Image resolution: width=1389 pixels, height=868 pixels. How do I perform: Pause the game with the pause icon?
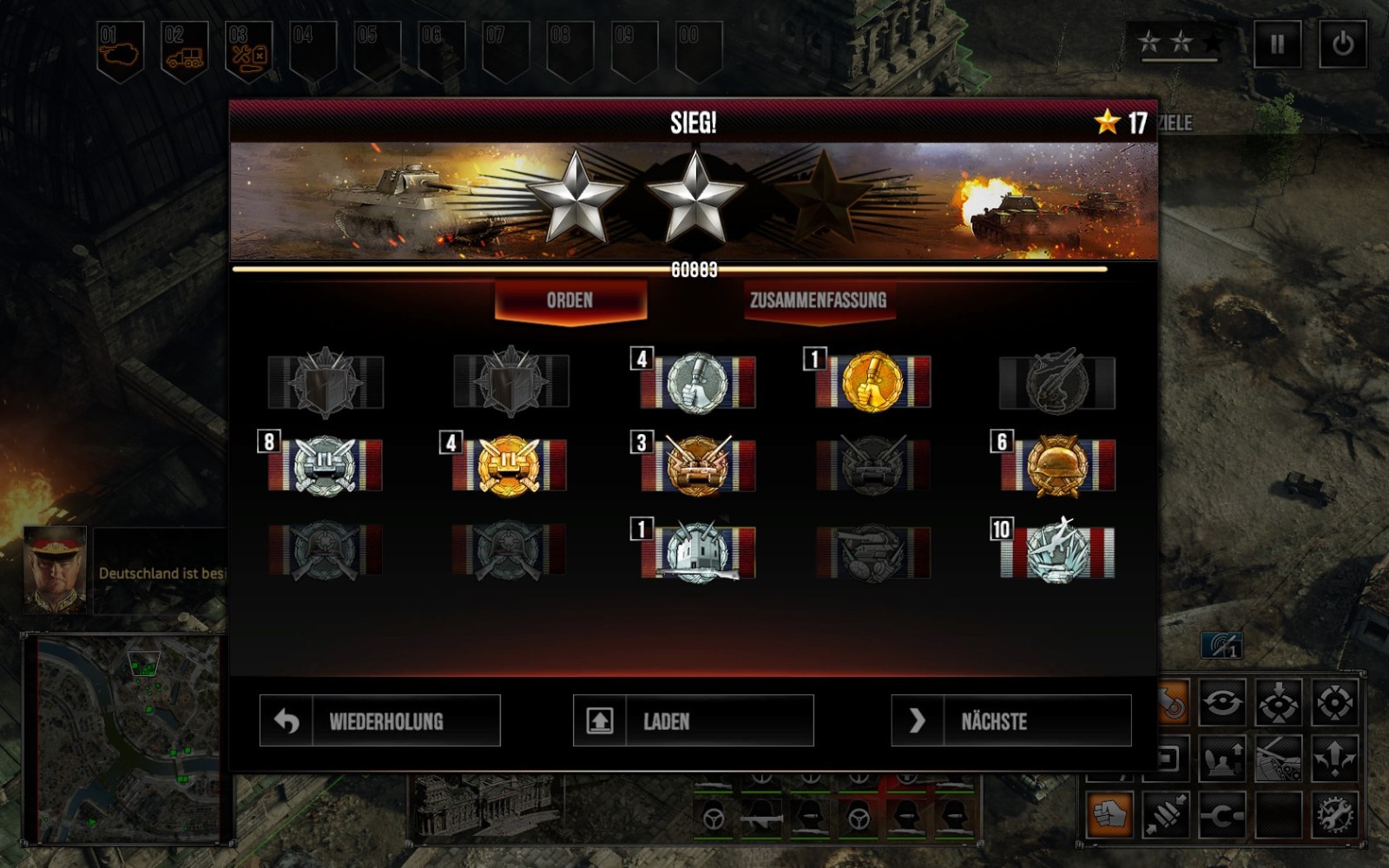[x=1277, y=43]
